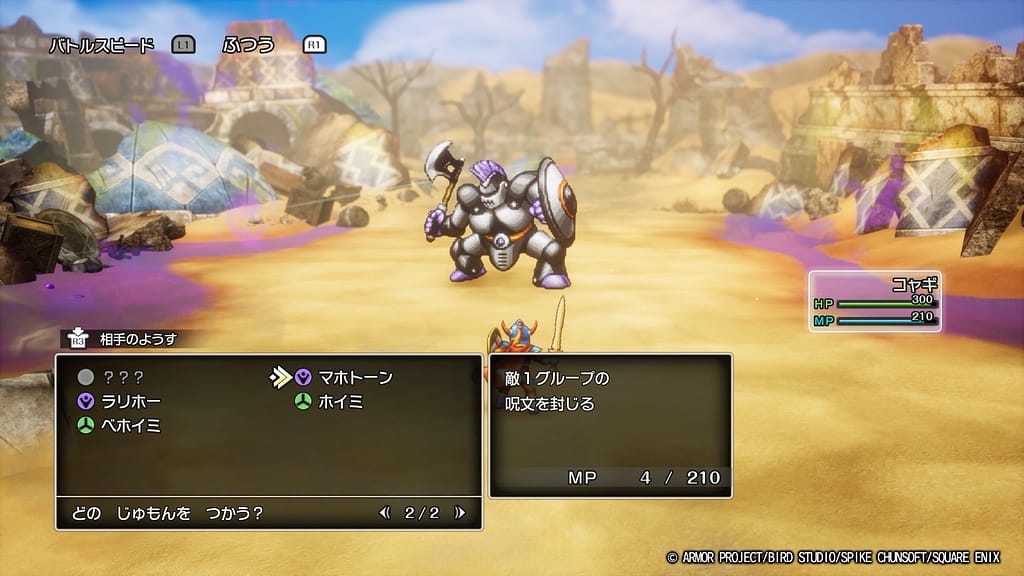Select コャギ's party status panel

pyautogui.click(x=875, y=301)
